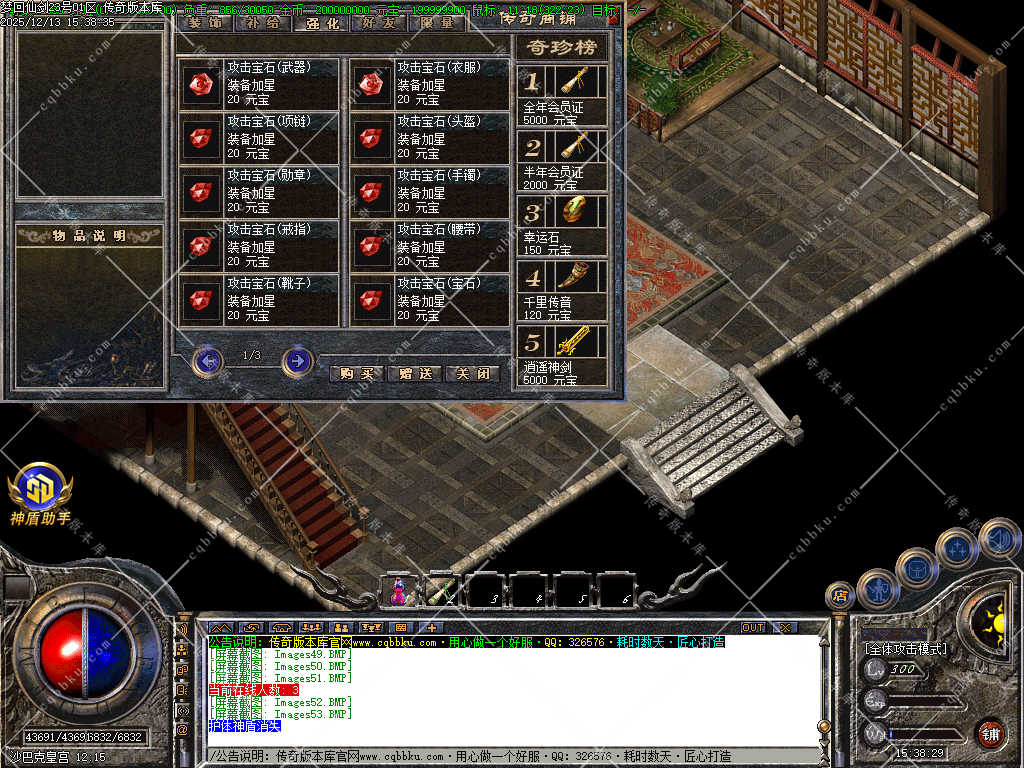Toggle the speaker sound button

(998, 539)
